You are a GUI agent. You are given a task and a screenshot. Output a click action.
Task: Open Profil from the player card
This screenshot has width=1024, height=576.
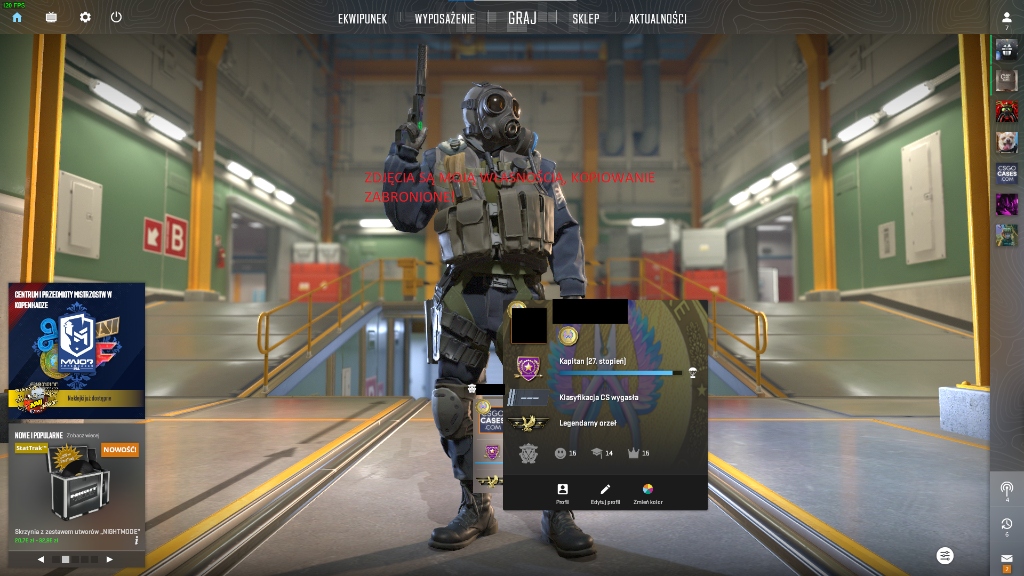coord(562,493)
